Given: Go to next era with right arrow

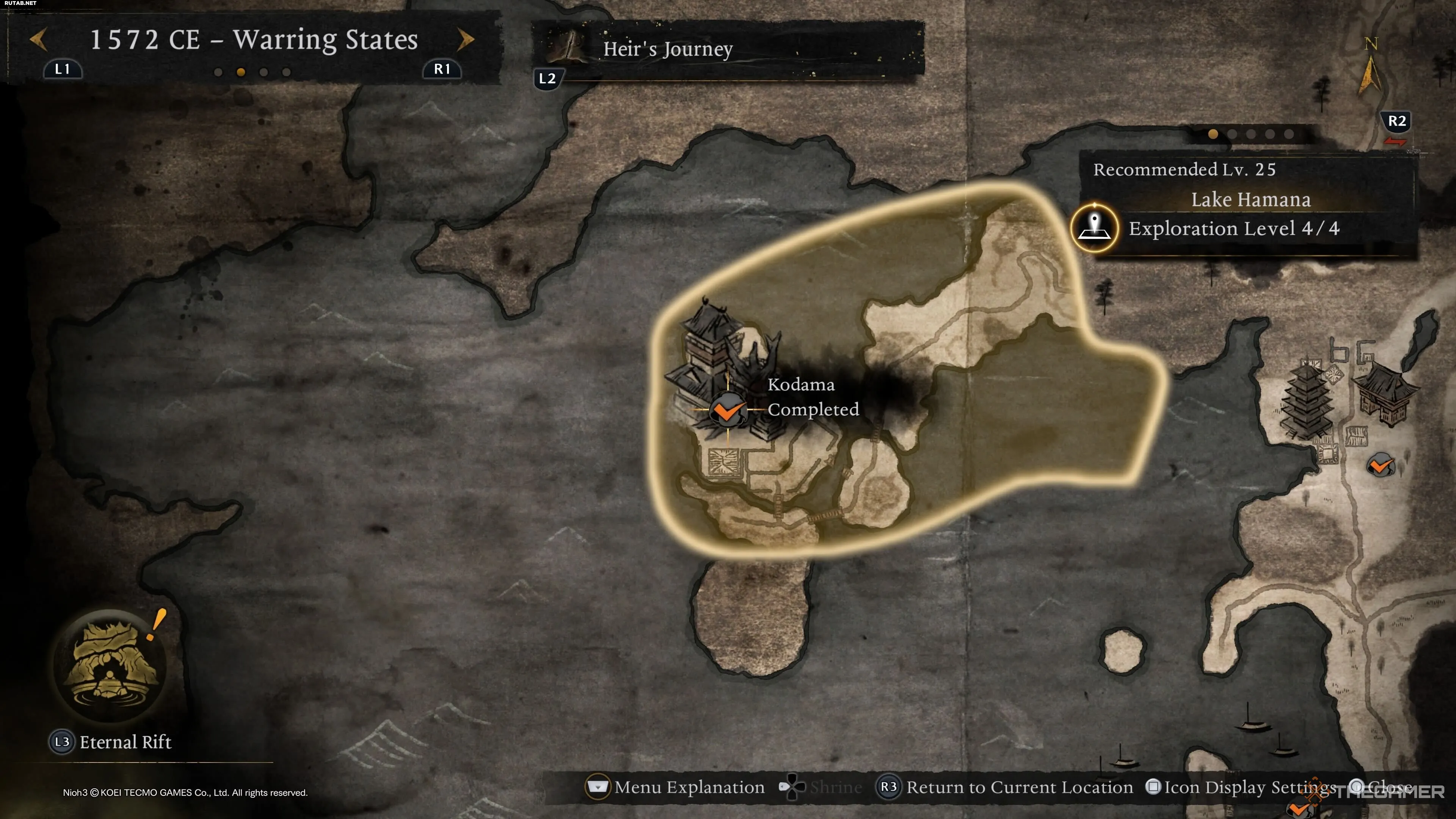Looking at the screenshot, I should coord(465,39).
